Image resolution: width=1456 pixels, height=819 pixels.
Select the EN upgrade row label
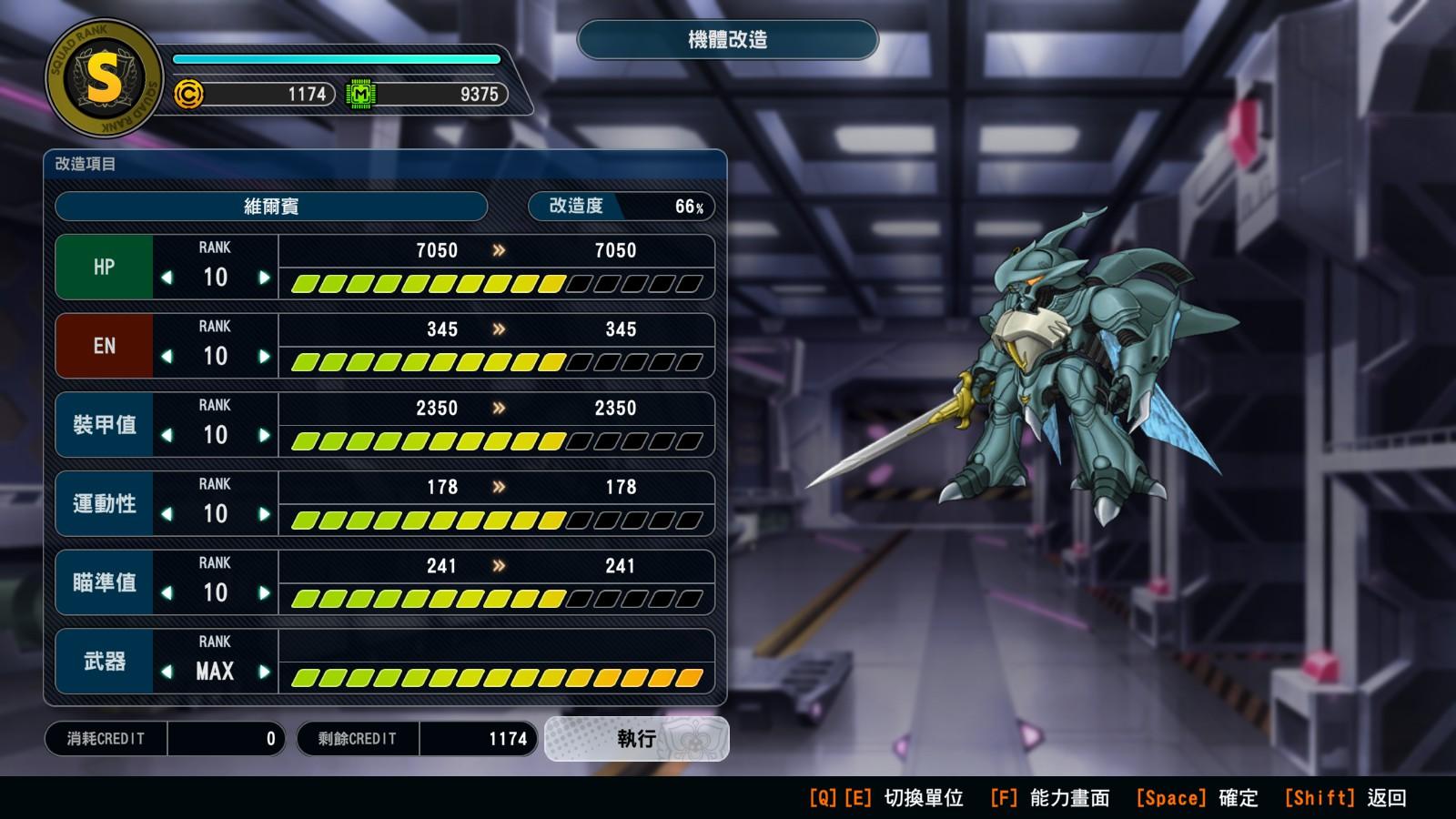[104, 346]
